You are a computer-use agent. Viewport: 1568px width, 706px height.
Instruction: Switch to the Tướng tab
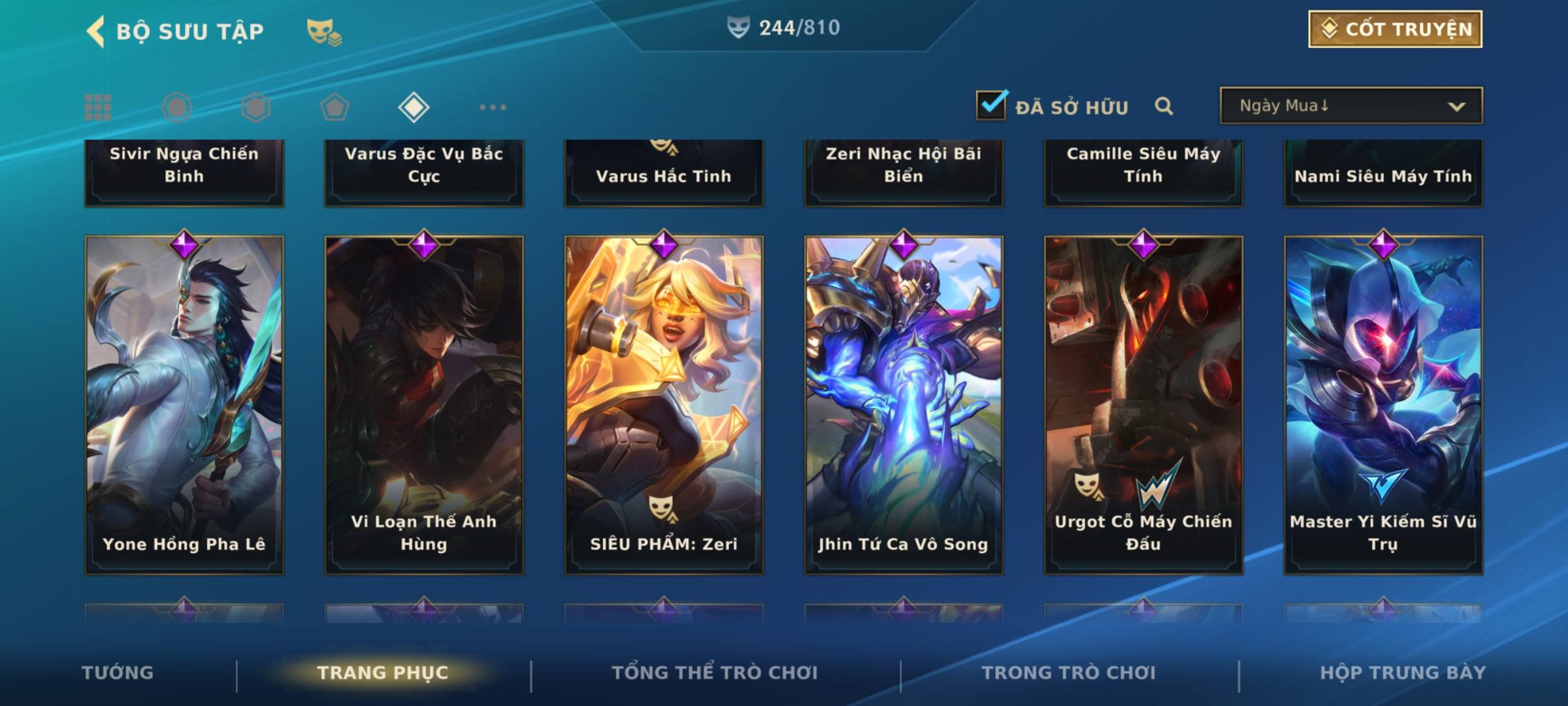(x=118, y=673)
